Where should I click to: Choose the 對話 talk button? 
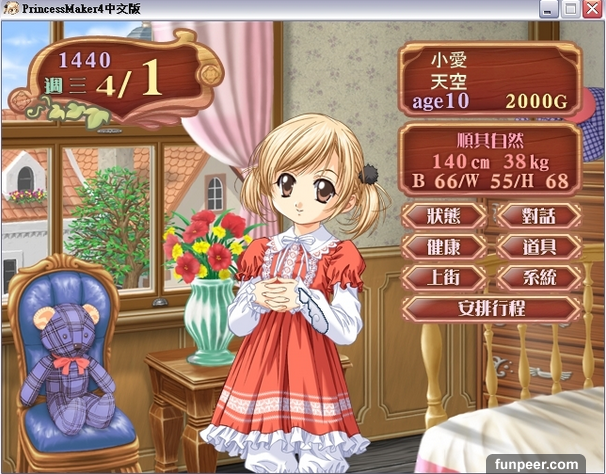click(538, 215)
